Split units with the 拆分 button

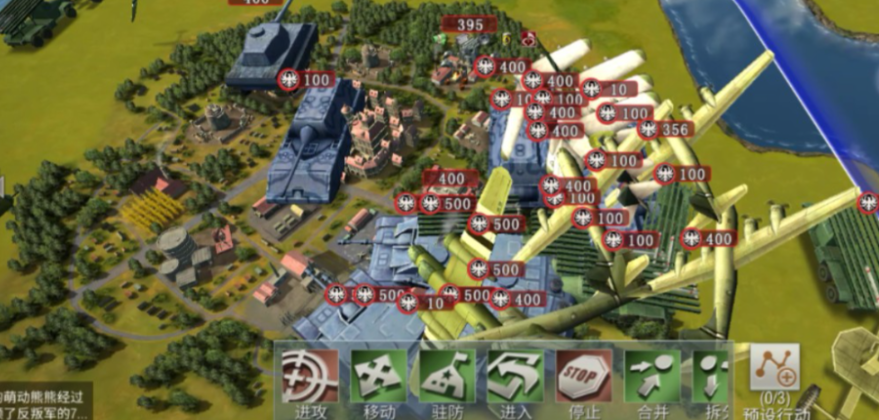coord(712,377)
